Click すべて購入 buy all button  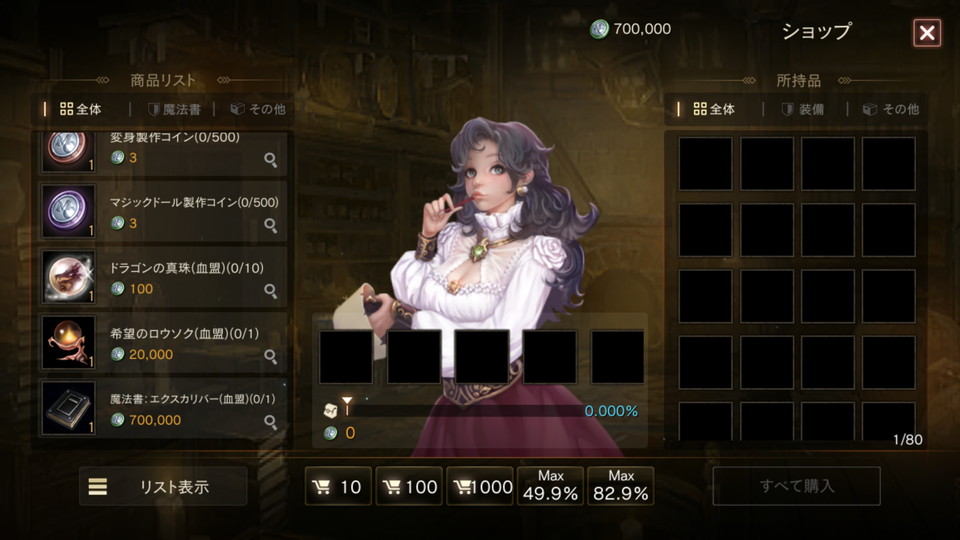[x=796, y=487]
